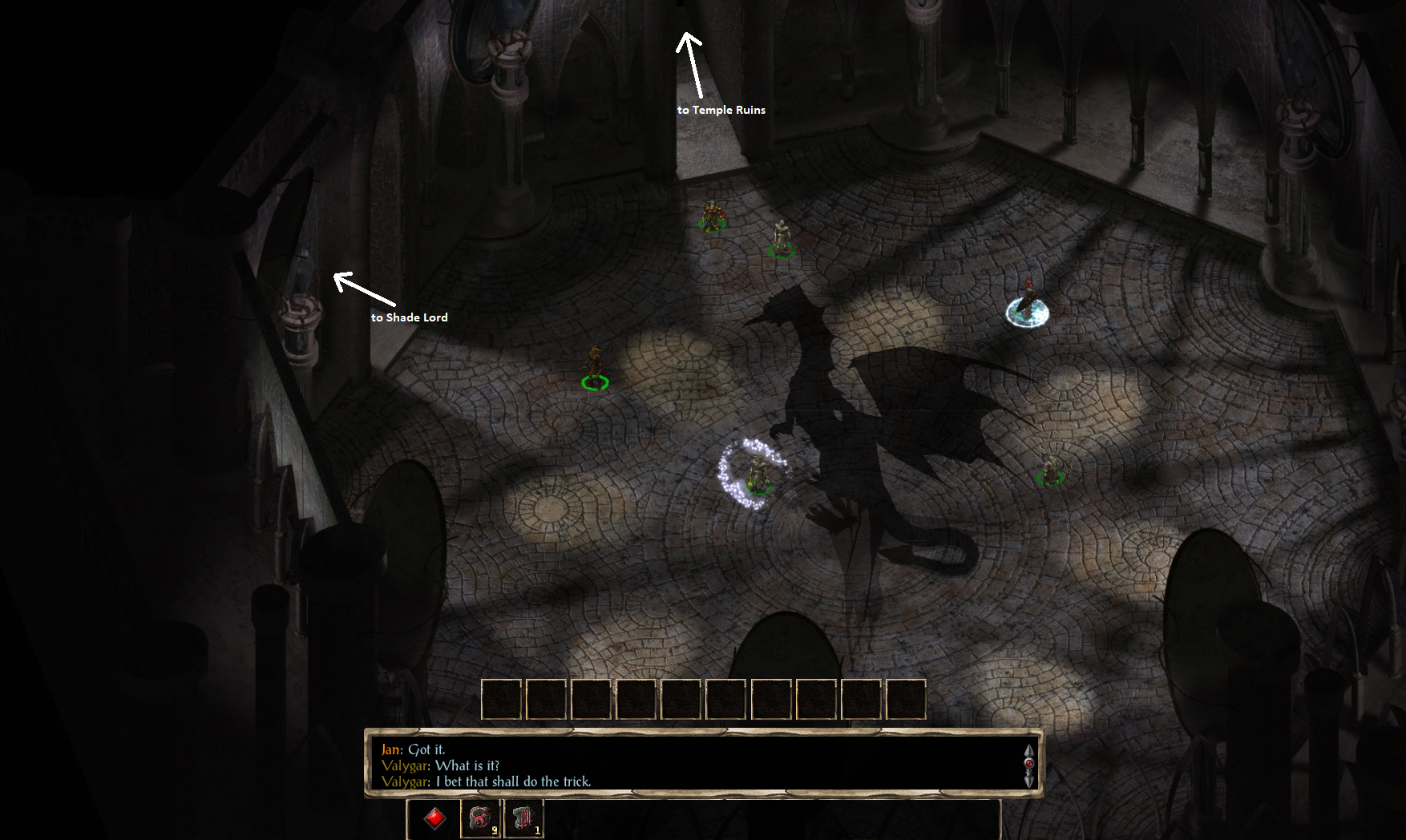The image size is (1406, 840).
Task: Select the party member with the sparkling white aura
Action: 756,475
